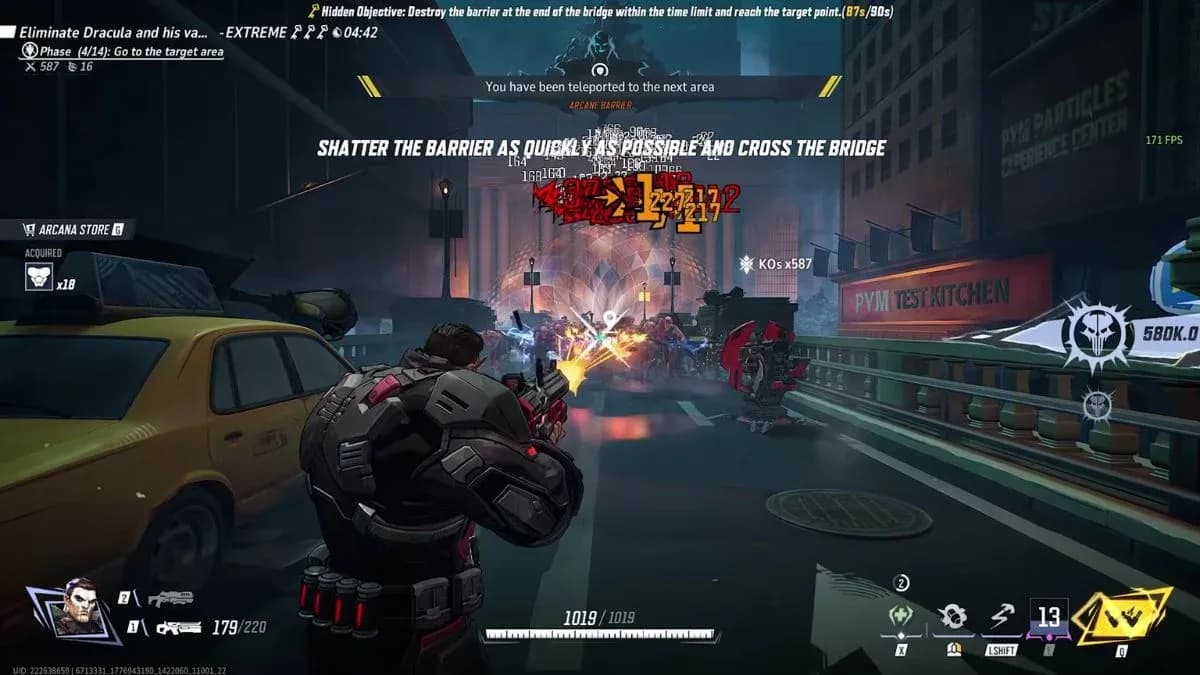1200x675 pixels.
Task: Select the ability on 13-second cooldown
Action: pyautogui.click(x=1048, y=617)
